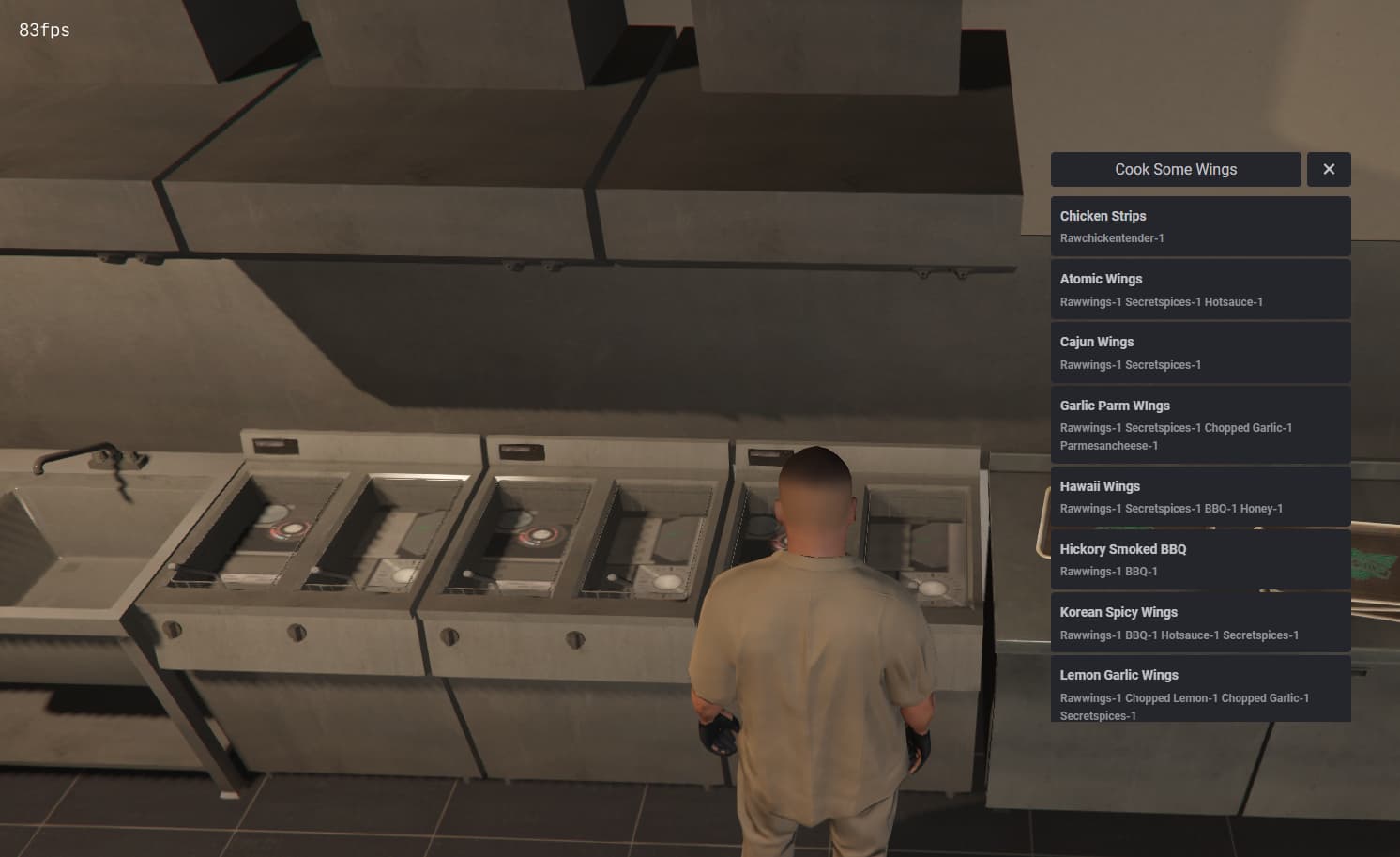
Task: Pick the Lemon Garlic Wings recipe
Action: [1119, 675]
